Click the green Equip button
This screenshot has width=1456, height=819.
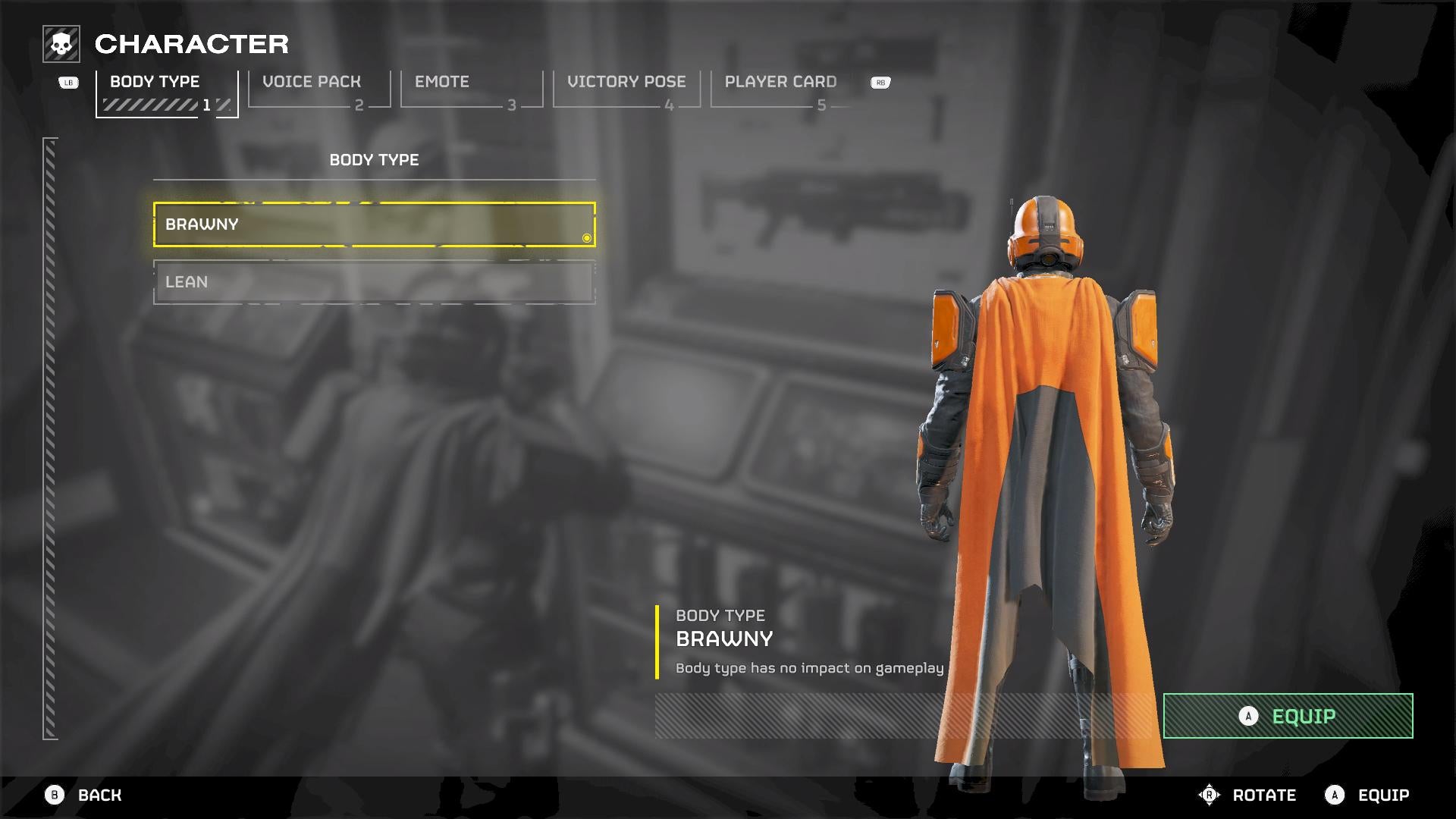[1288, 716]
